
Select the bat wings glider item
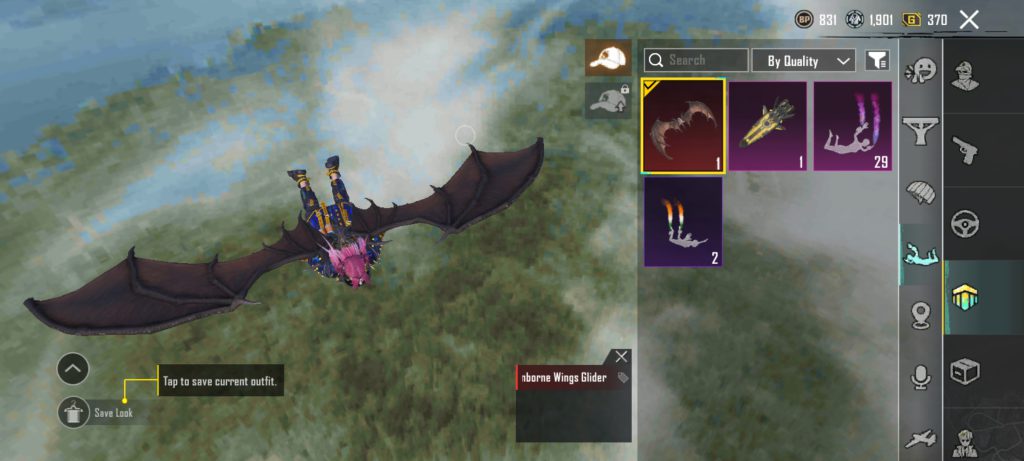[x=683, y=126]
